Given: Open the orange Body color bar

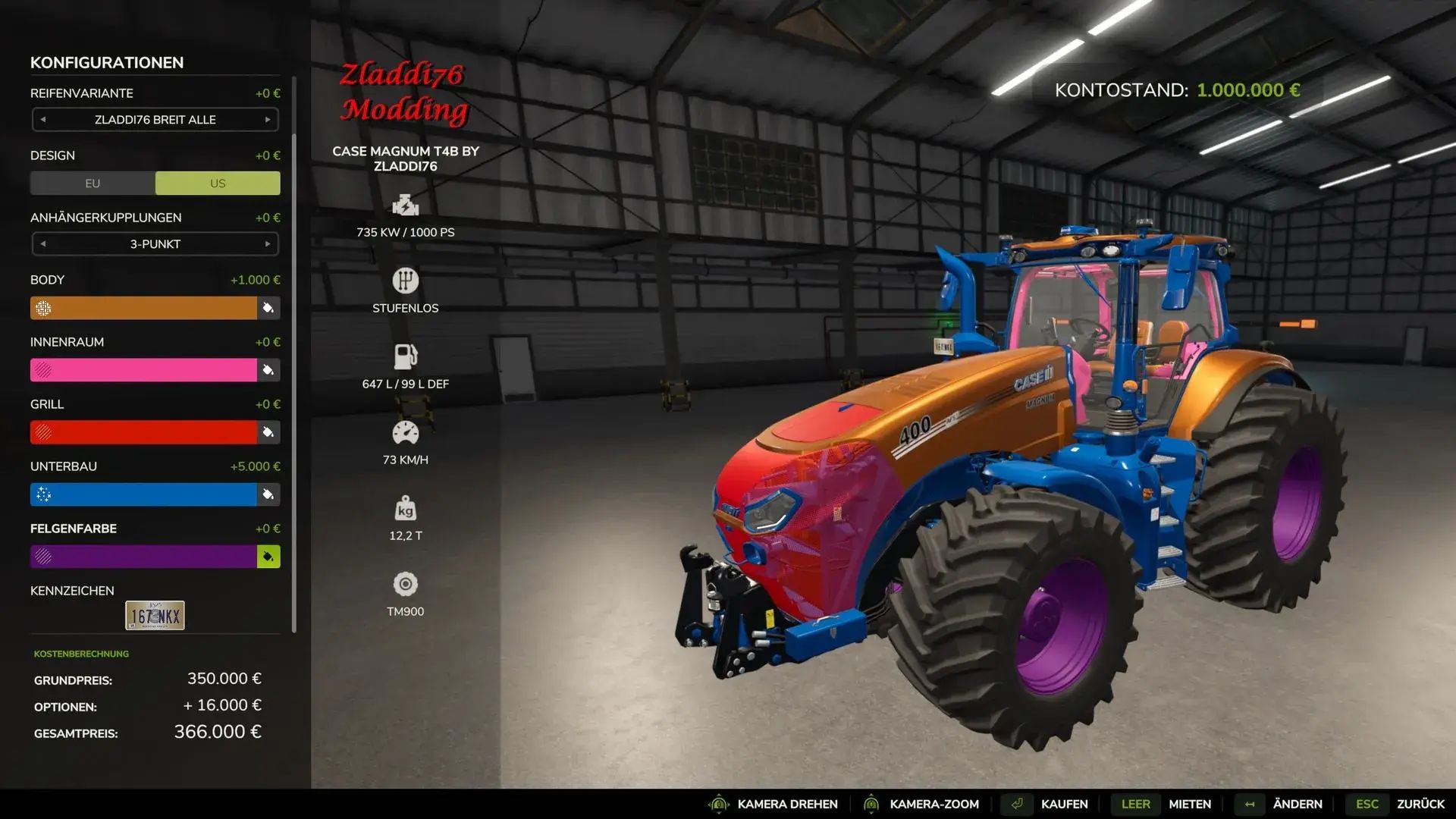Looking at the screenshot, I should click(143, 308).
